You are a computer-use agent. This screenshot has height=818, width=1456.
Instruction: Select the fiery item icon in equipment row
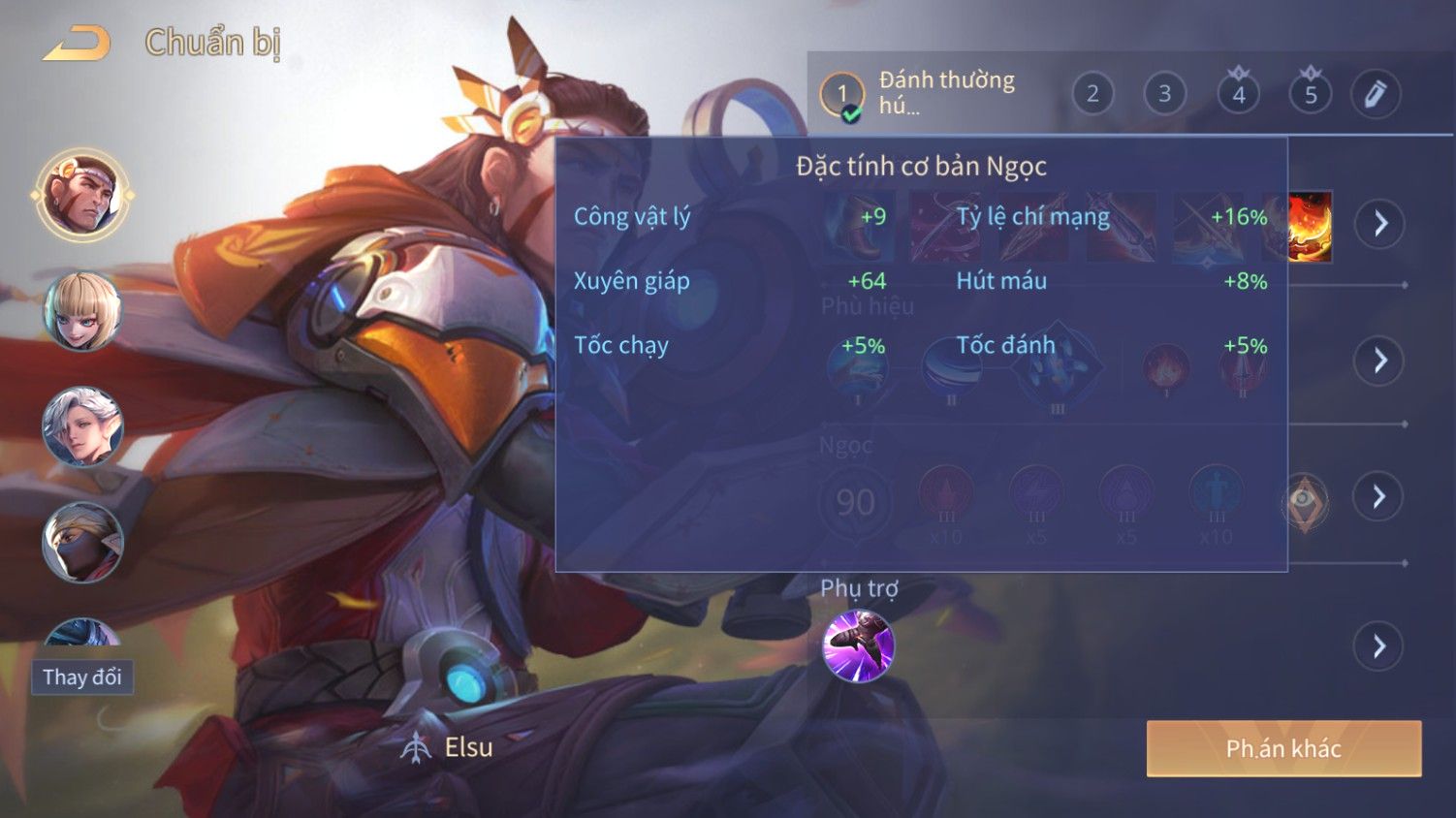pos(1310,227)
